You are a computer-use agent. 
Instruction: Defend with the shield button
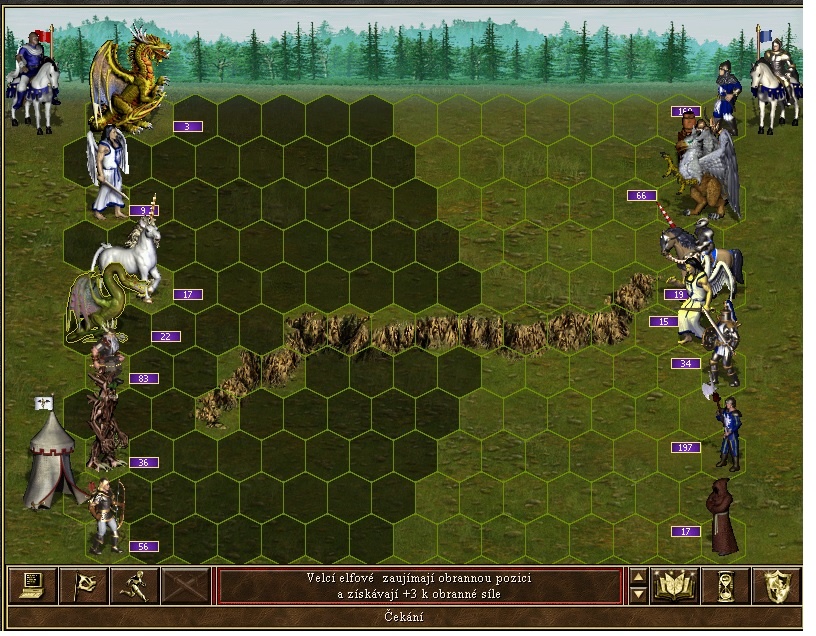[x=776, y=585]
